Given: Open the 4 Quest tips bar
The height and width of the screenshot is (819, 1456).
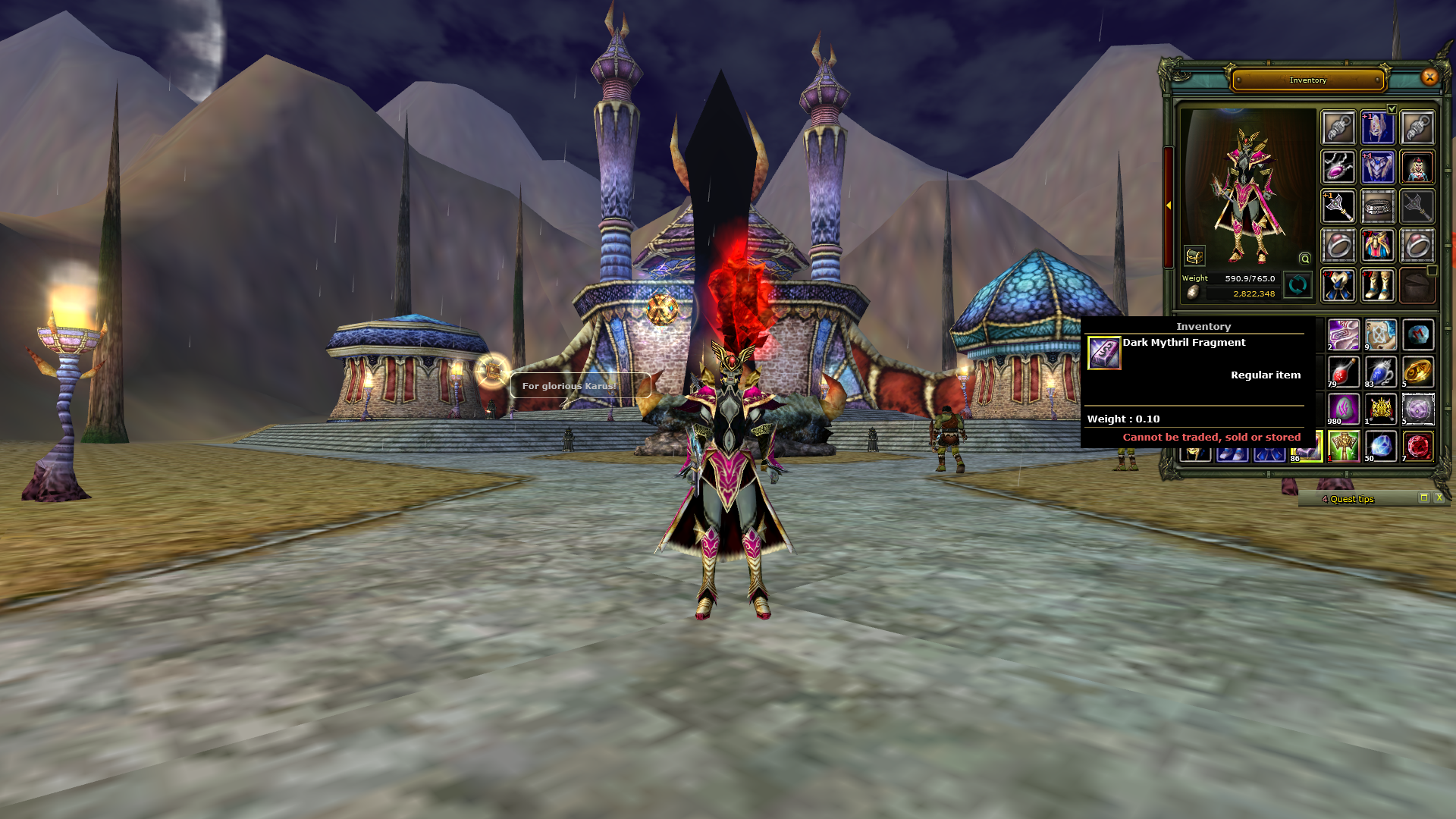Looking at the screenshot, I should 1348,499.
